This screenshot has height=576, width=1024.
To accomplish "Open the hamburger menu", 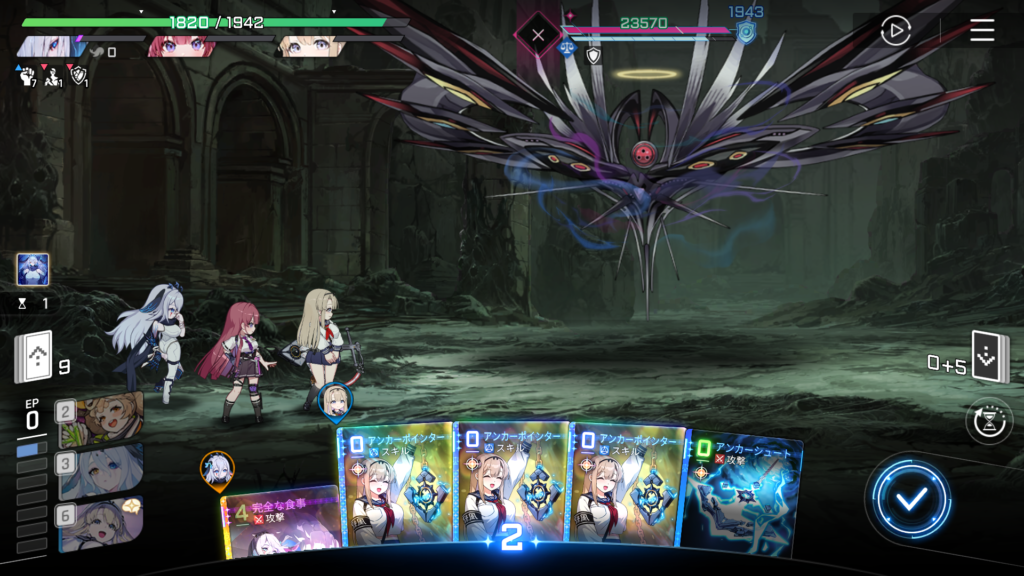I will tap(982, 31).
